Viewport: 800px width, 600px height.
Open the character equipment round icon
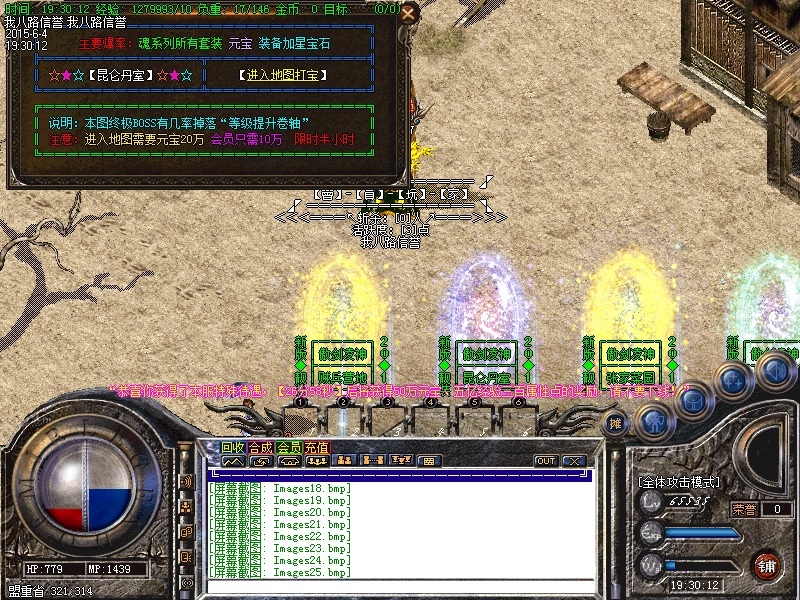(654, 422)
